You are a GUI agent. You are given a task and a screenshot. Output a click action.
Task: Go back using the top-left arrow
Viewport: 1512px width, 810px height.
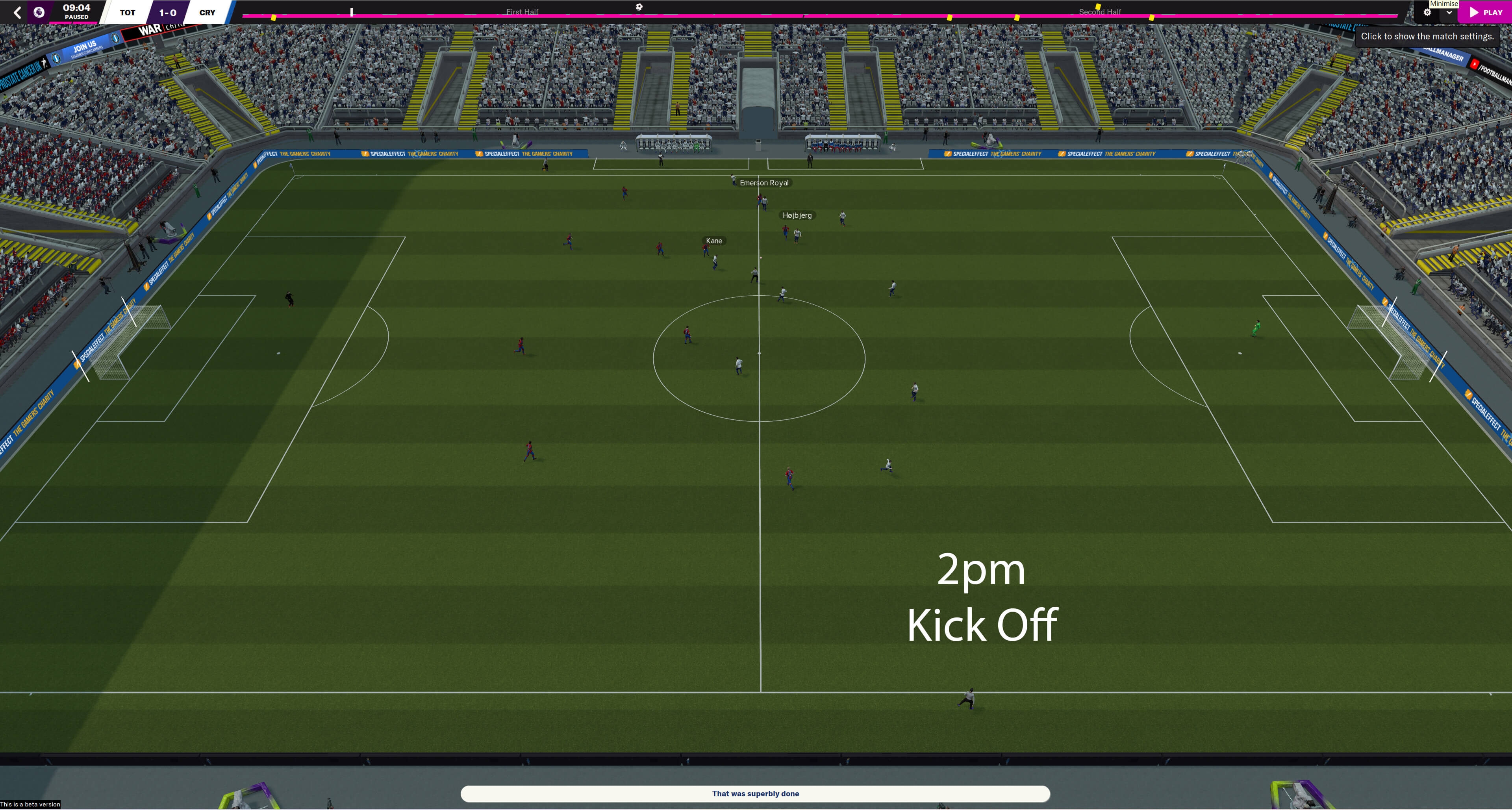click(x=18, y=12)
